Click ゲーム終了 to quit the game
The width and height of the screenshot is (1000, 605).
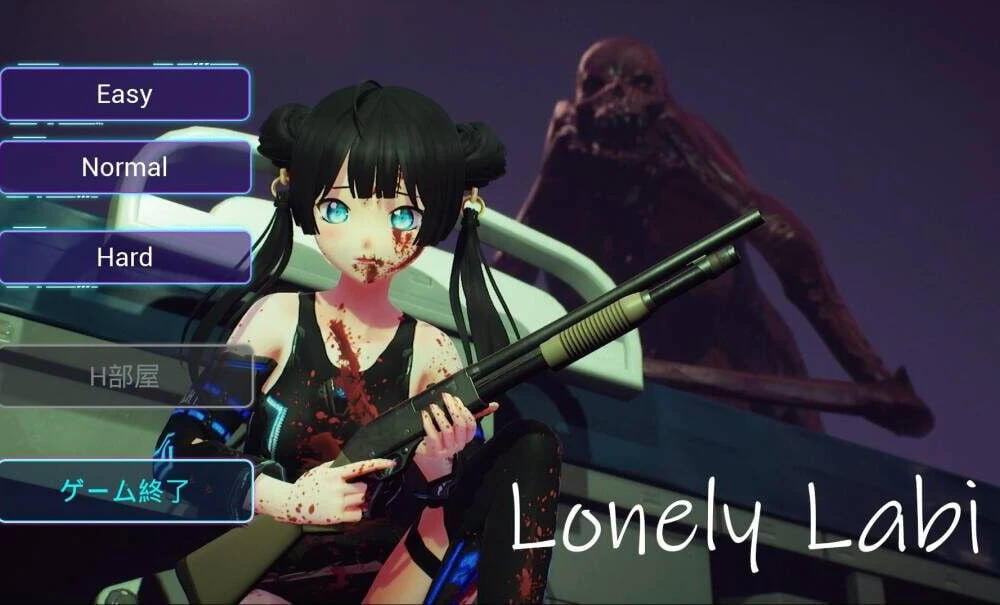click(x=124, y=491)
